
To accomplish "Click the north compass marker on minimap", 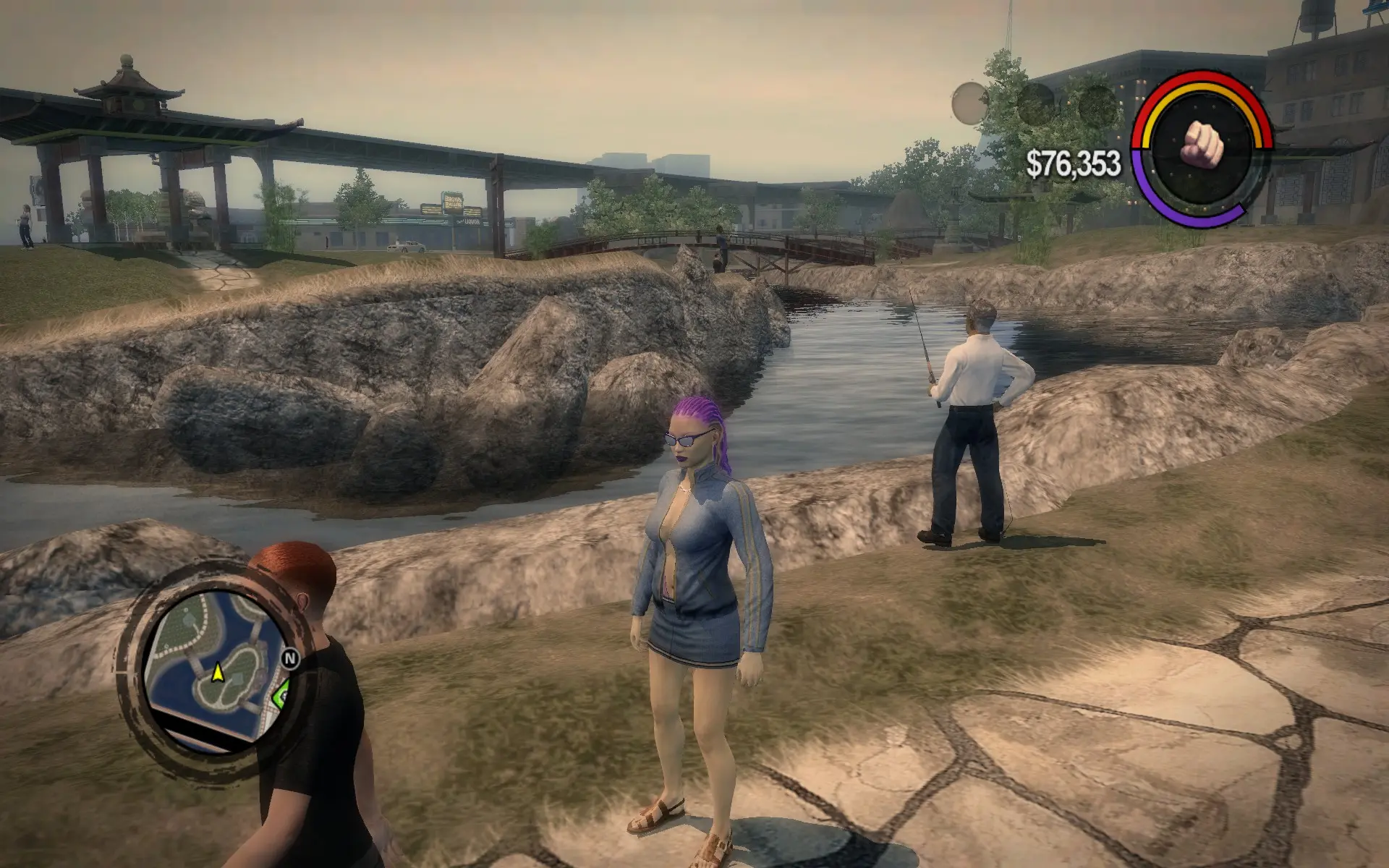I will [x=290, y=658].
